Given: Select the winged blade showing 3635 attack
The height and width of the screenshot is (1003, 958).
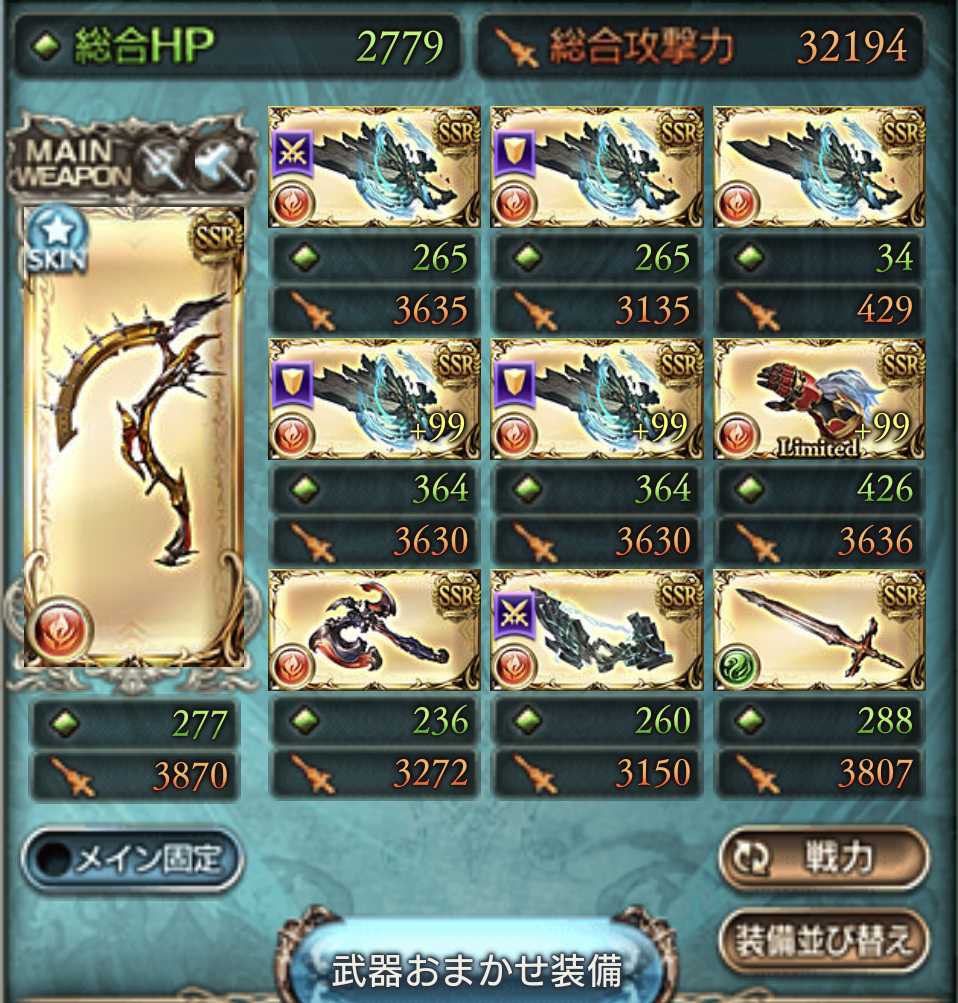Looking at the screenshot, I should [374, 167].
